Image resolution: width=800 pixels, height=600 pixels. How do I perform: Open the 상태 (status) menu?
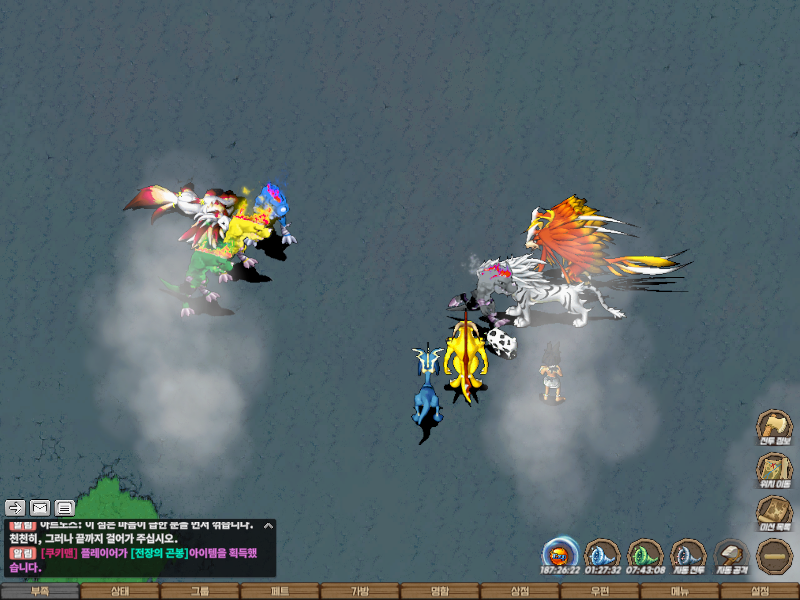[120, 591]
